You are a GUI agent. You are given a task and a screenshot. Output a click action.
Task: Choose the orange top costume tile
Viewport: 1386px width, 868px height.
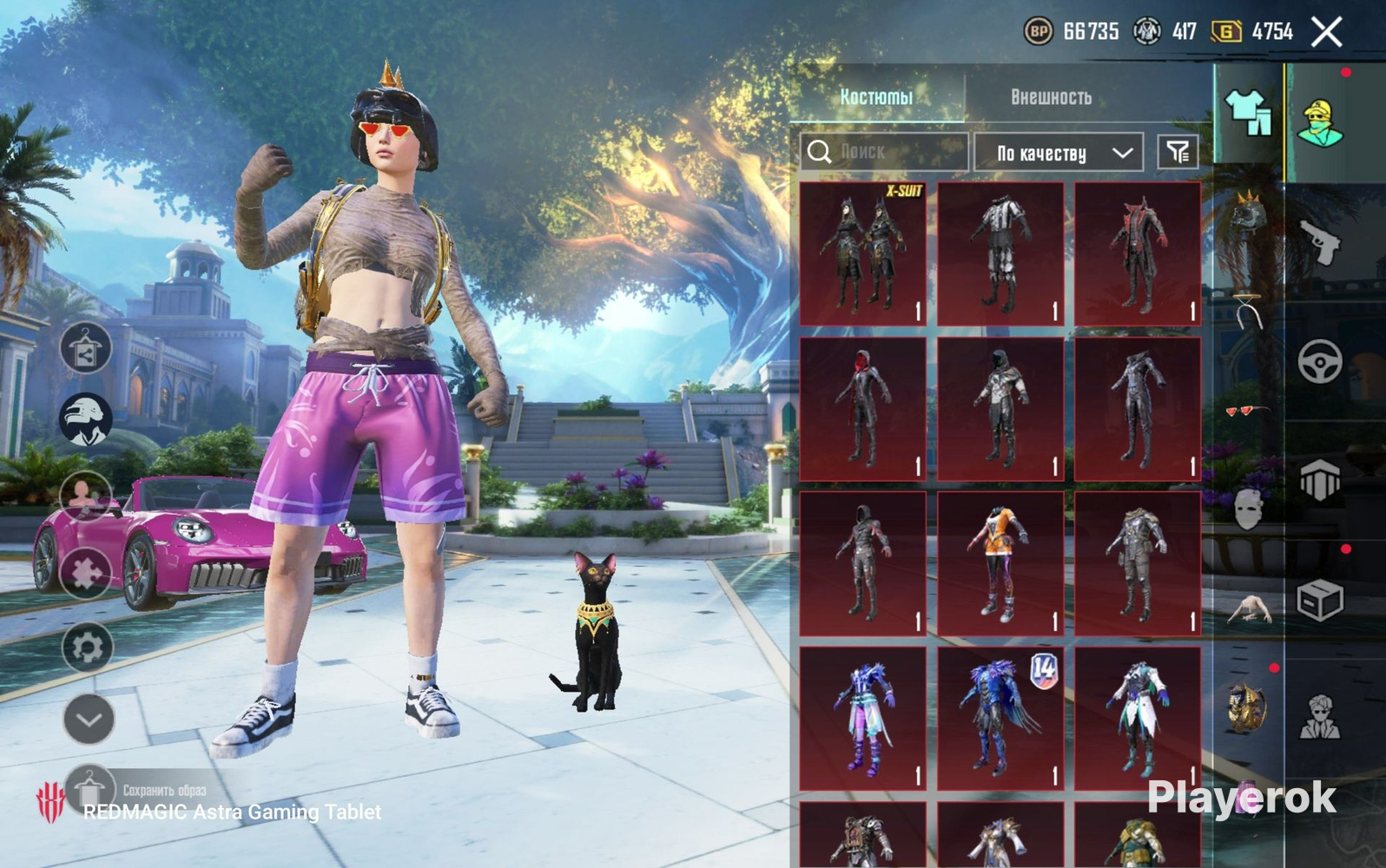pos(1000,563)
